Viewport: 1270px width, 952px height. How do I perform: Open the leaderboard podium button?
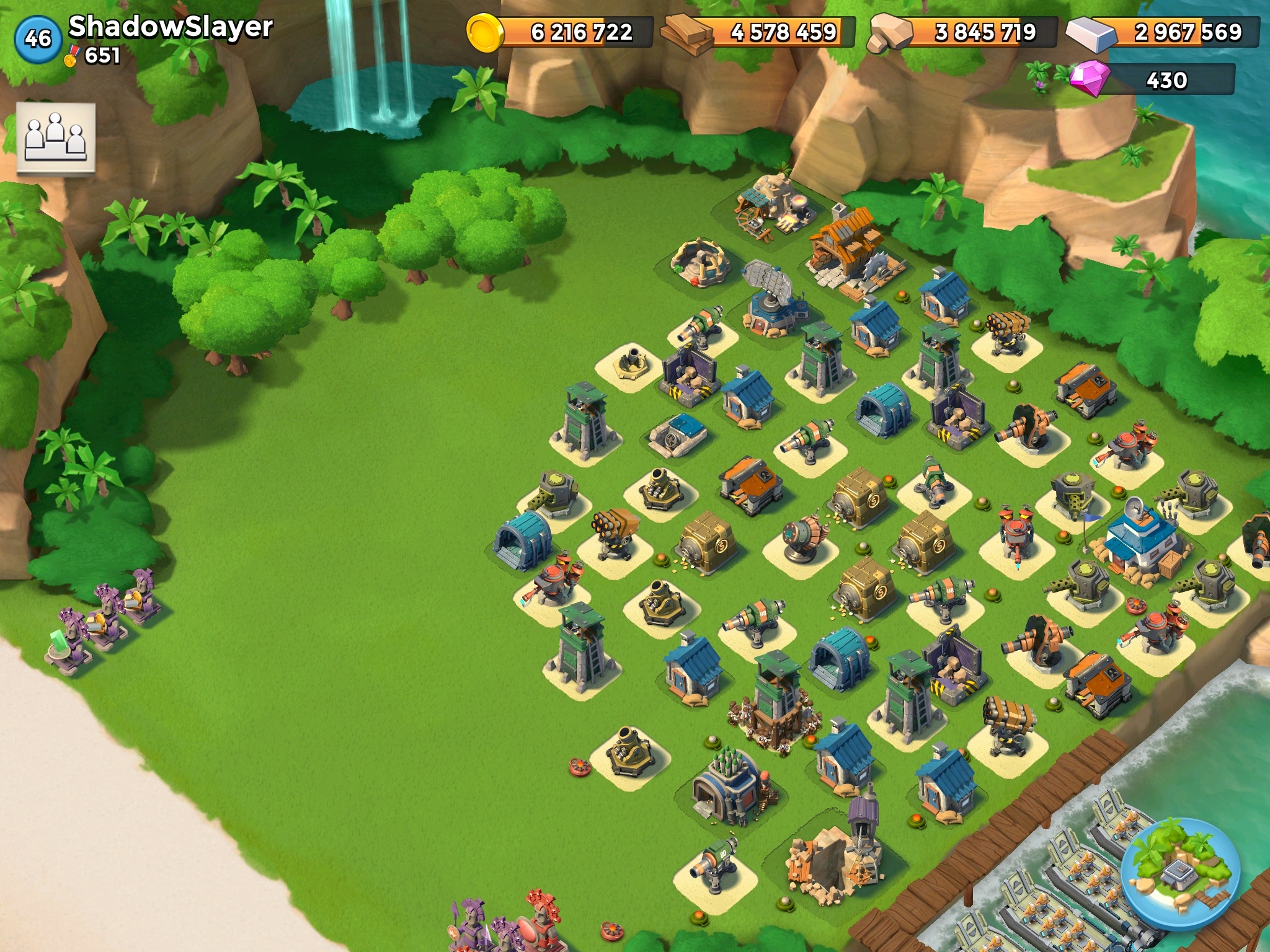click(56, 137)
